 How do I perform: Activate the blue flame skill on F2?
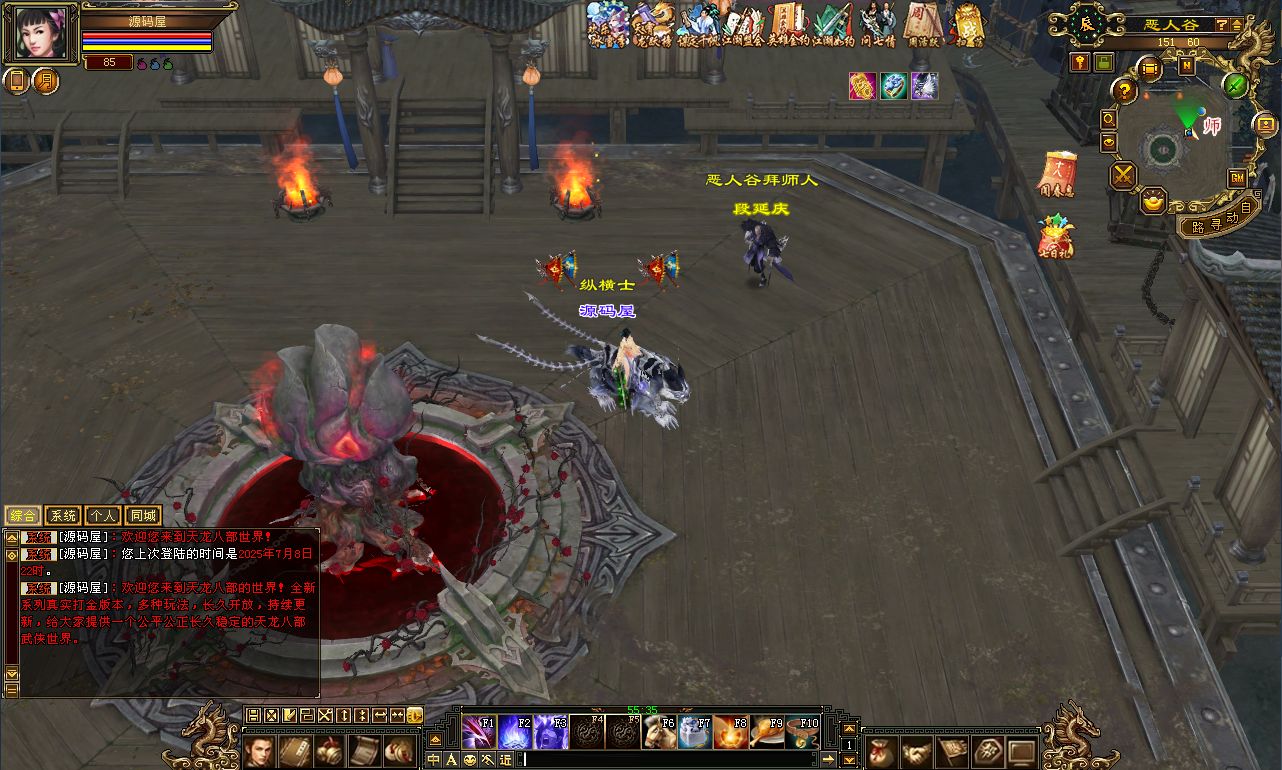coord(515,732)
